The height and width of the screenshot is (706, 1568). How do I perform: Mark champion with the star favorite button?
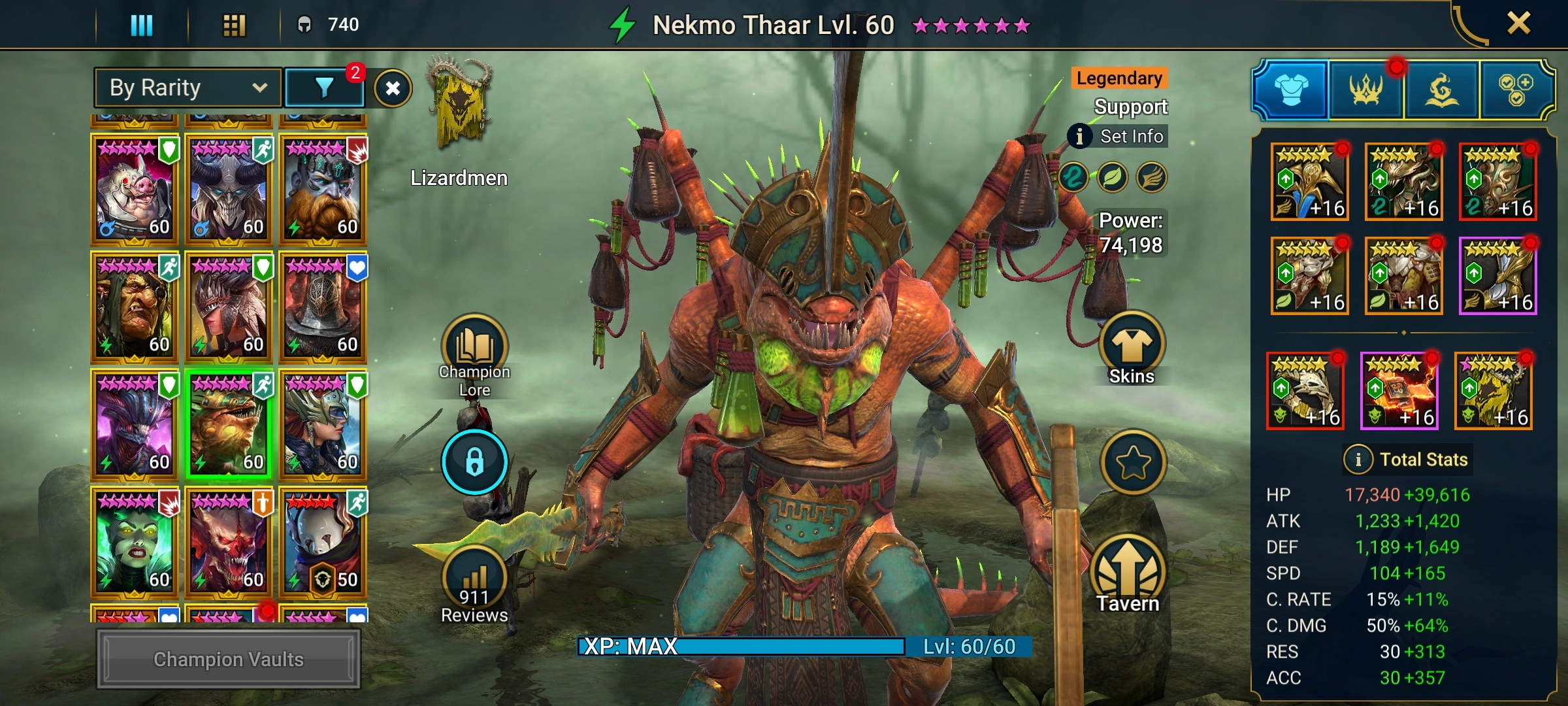pyautogui.click(x=1133, y=463)
